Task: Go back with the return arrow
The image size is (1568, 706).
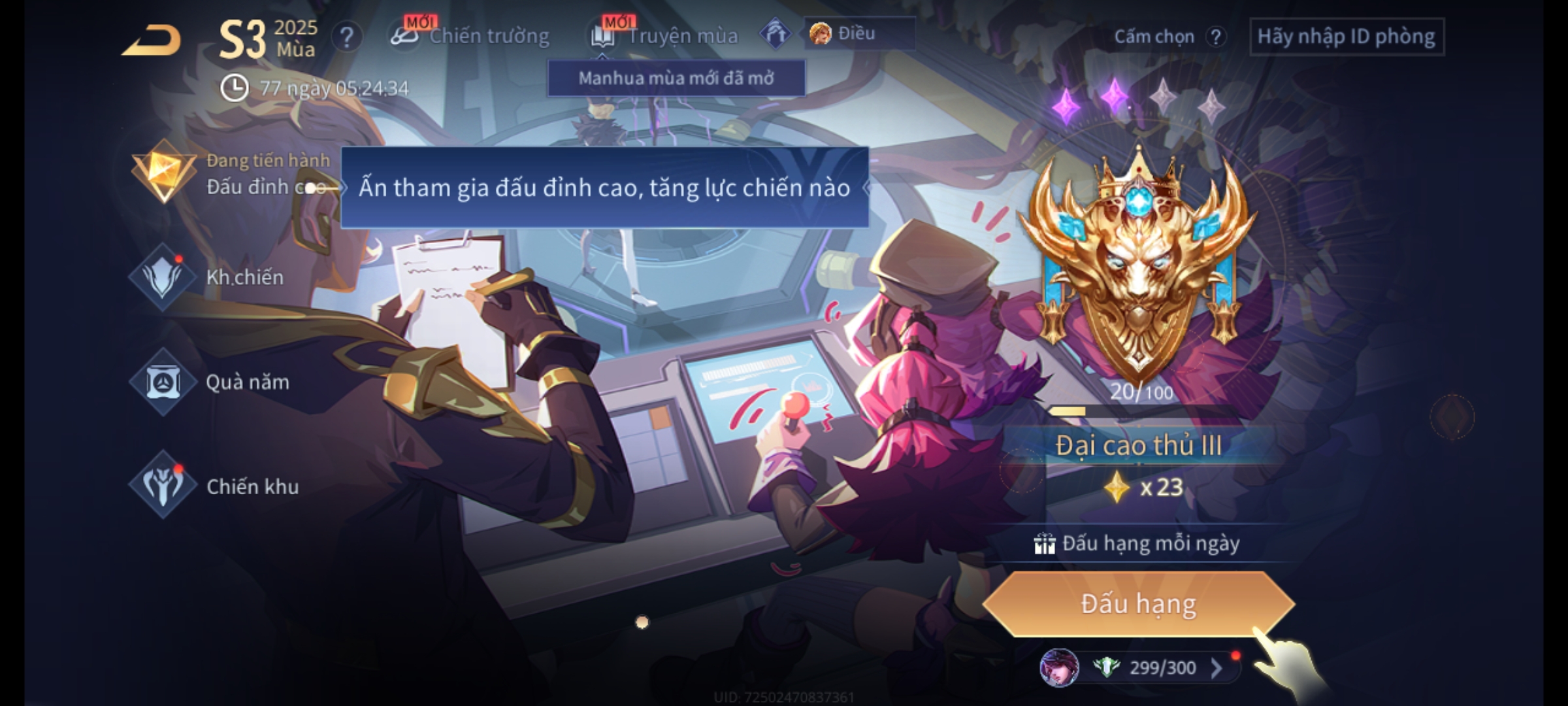Action: tap(152, 41)
